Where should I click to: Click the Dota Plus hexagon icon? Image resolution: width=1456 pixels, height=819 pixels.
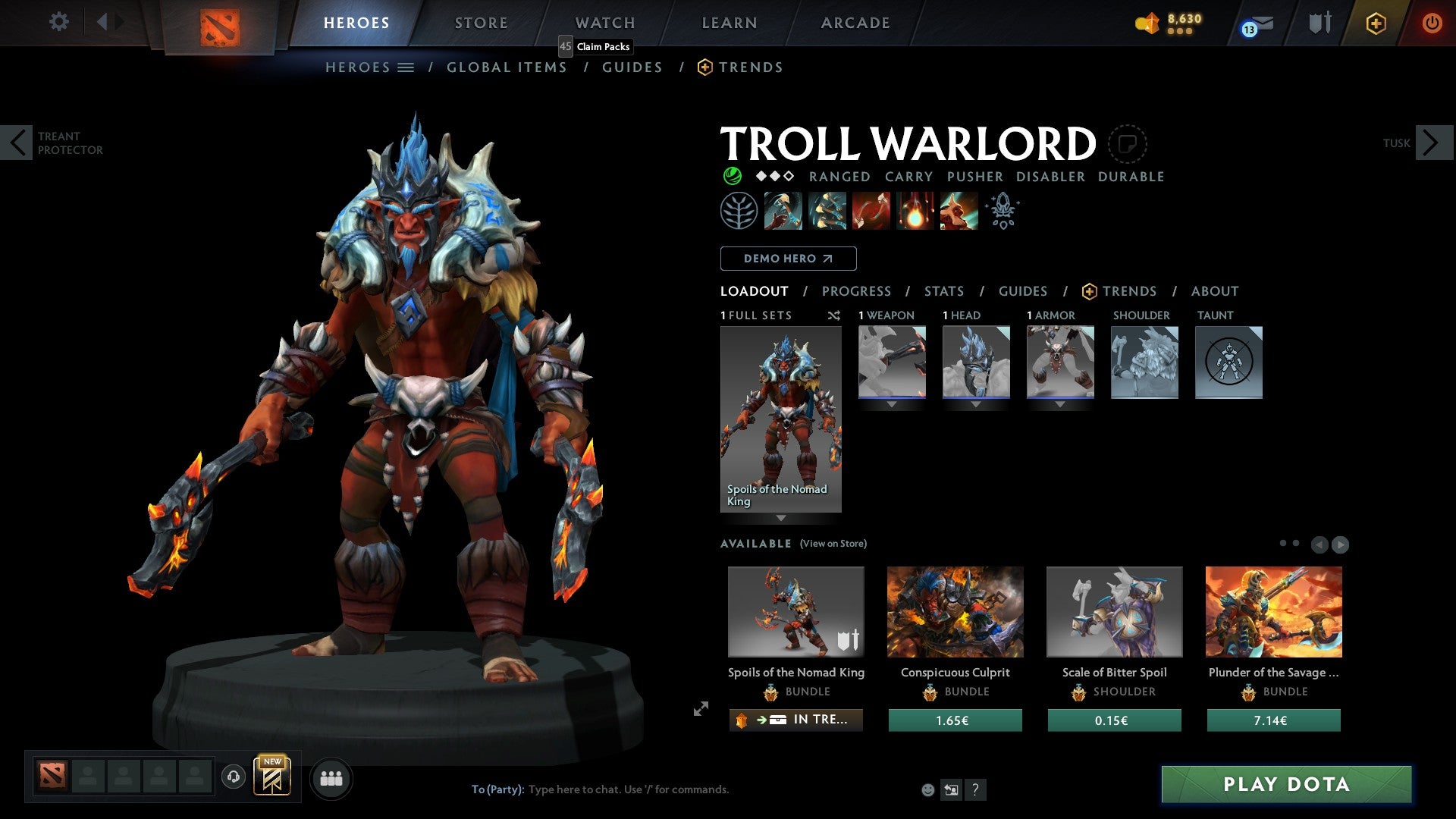coord(1376,23)
